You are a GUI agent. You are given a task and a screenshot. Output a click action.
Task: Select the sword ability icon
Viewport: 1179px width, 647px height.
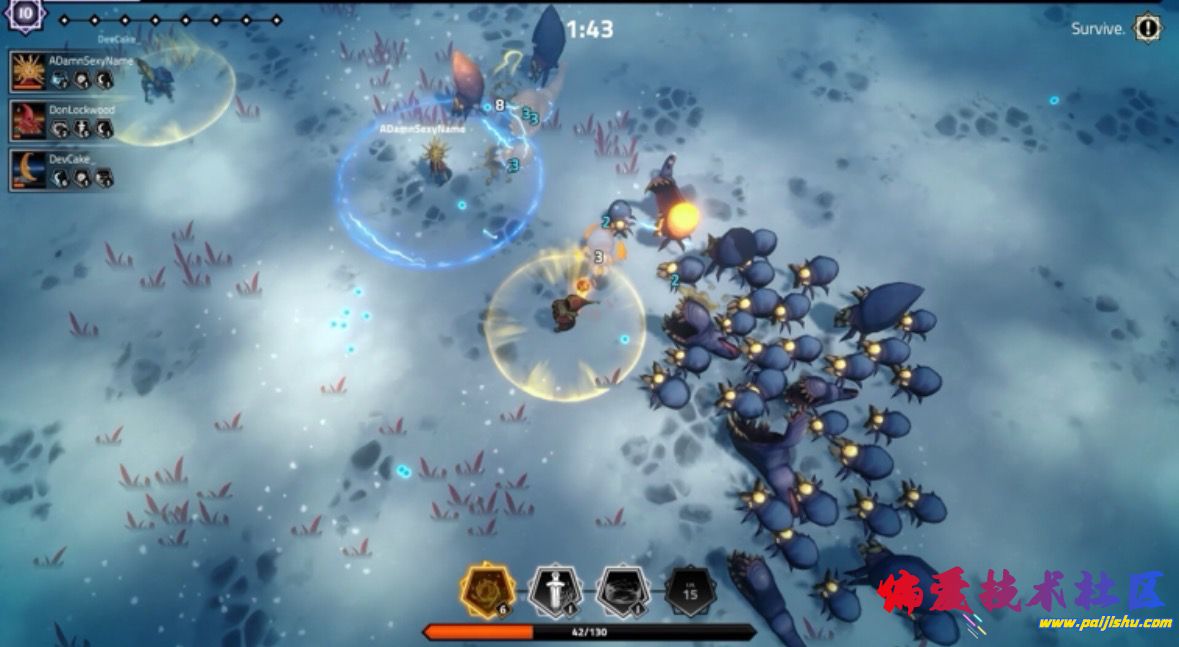[553, 591]
